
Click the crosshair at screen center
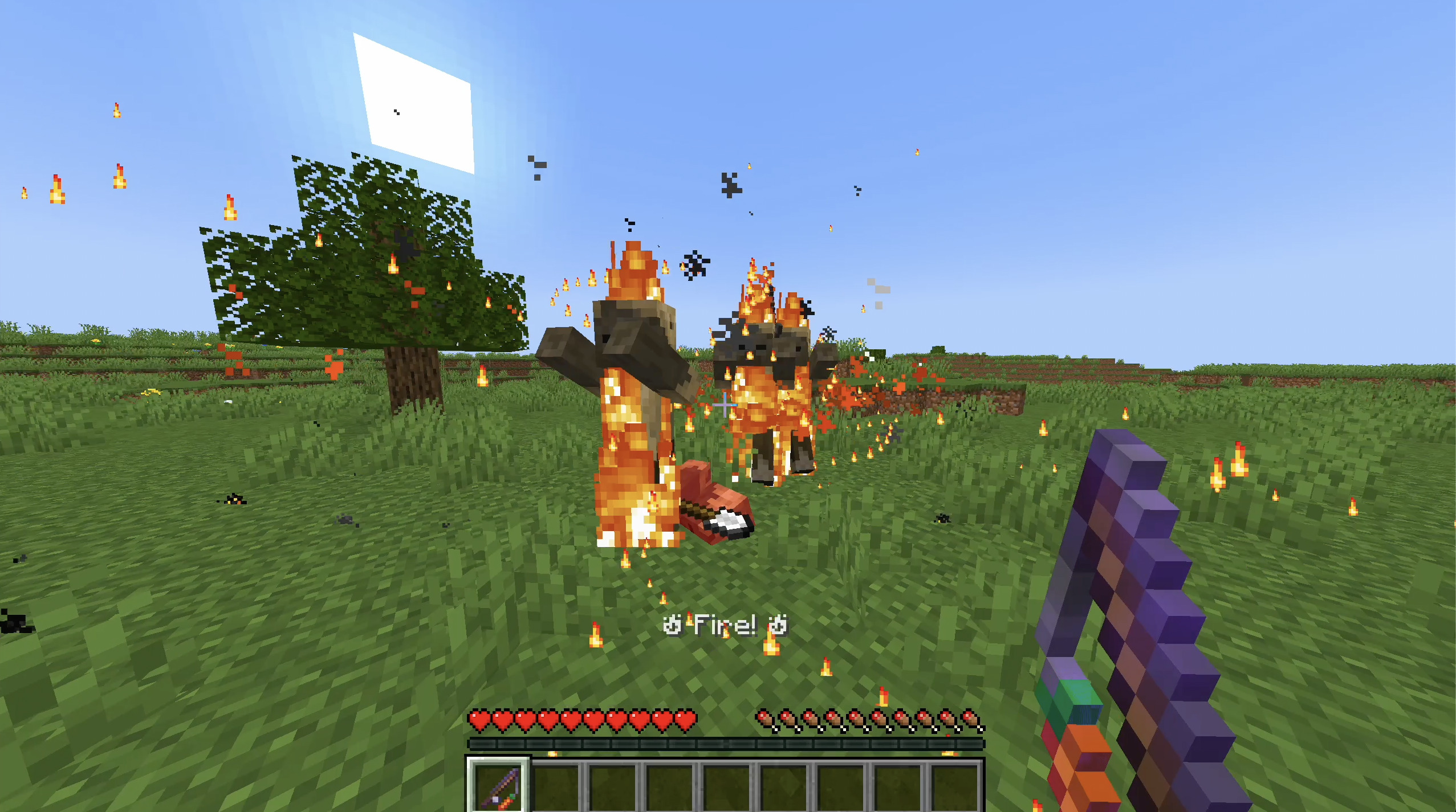[725, 406]
